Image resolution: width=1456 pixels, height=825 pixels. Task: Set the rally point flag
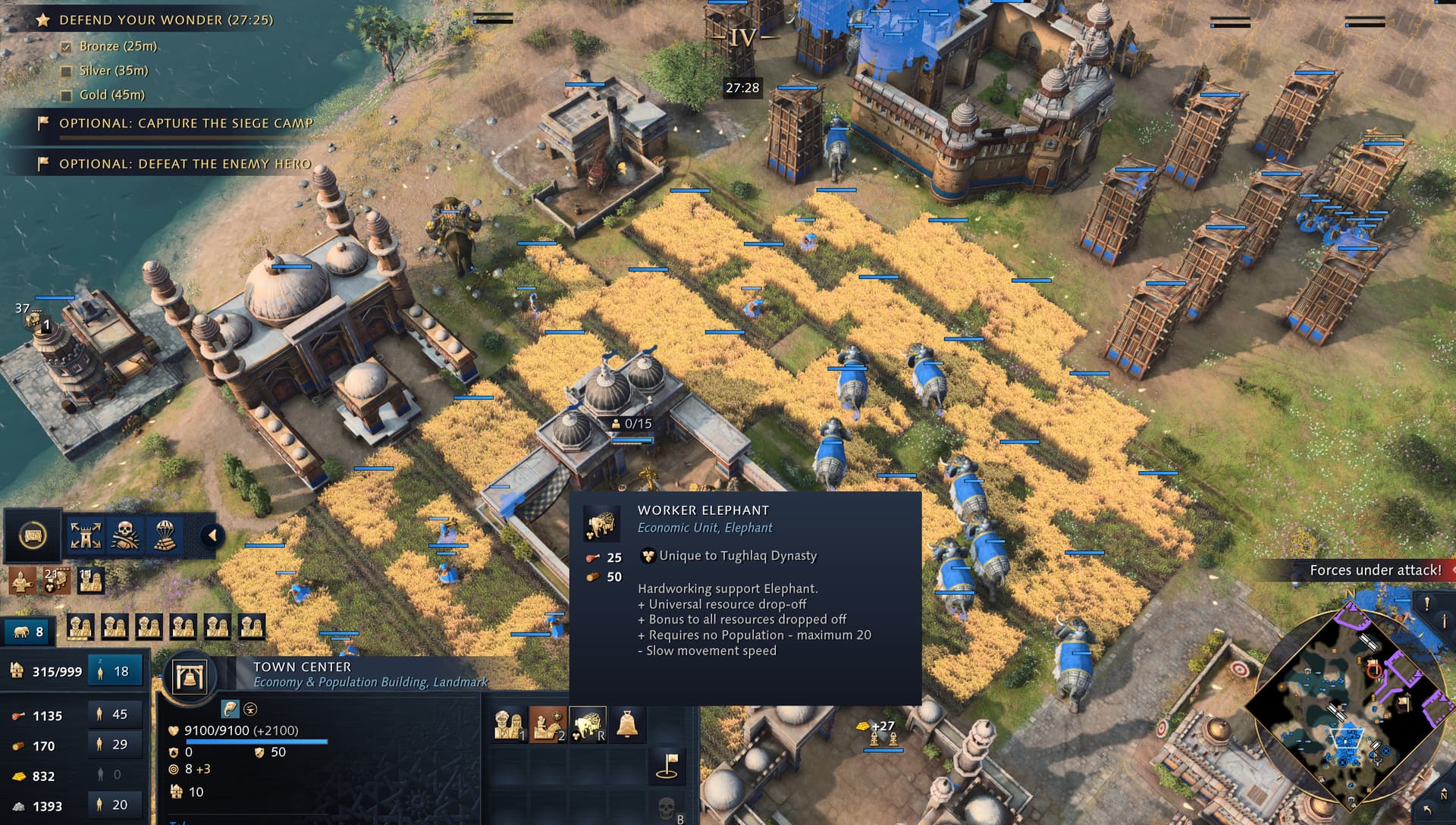pyautogui.click(x=667, y=765)
